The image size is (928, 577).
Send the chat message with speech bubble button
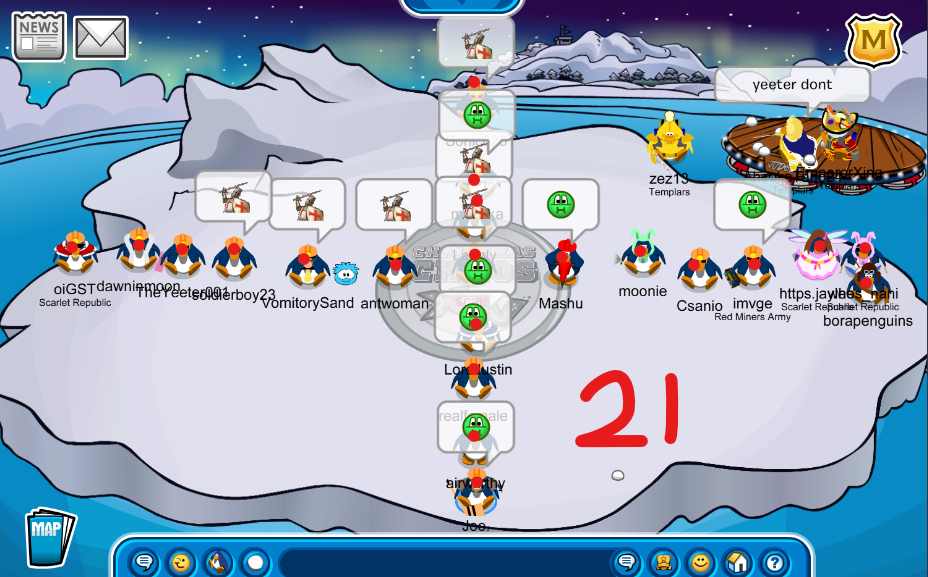[x=627, y=562]
